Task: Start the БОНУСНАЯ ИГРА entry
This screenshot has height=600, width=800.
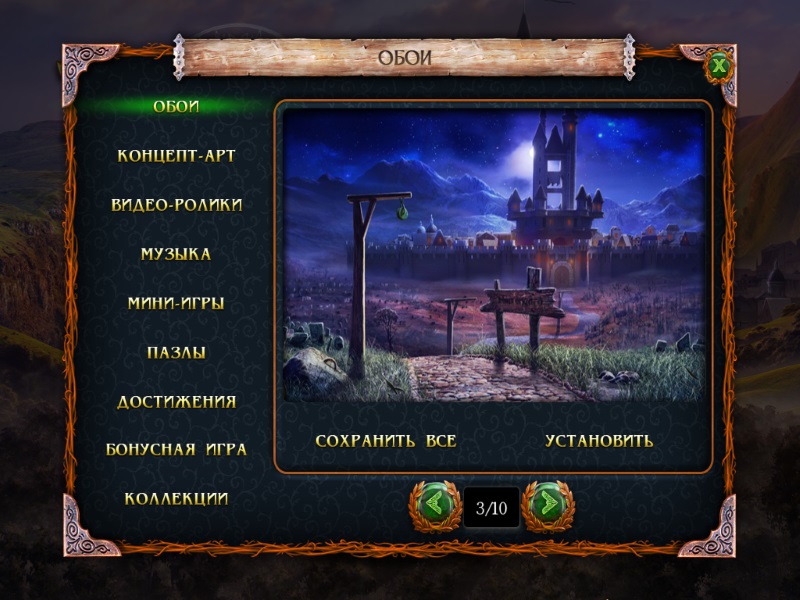Action: click(x=176, y=449)
